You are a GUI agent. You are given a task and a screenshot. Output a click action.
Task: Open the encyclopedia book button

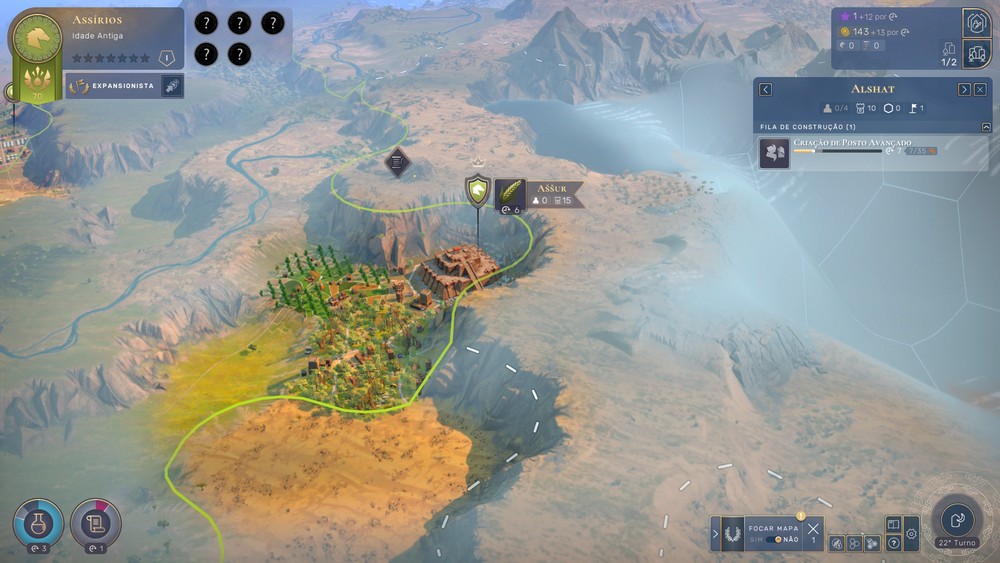[894, 524]
